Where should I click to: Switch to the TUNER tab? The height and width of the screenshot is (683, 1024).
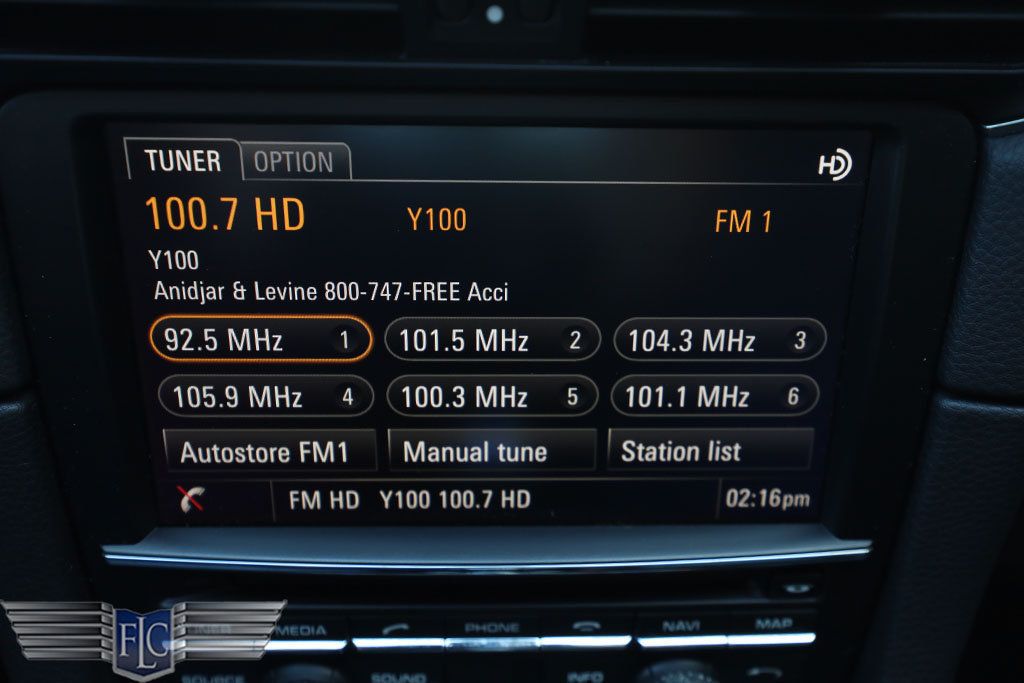[182, 161]
